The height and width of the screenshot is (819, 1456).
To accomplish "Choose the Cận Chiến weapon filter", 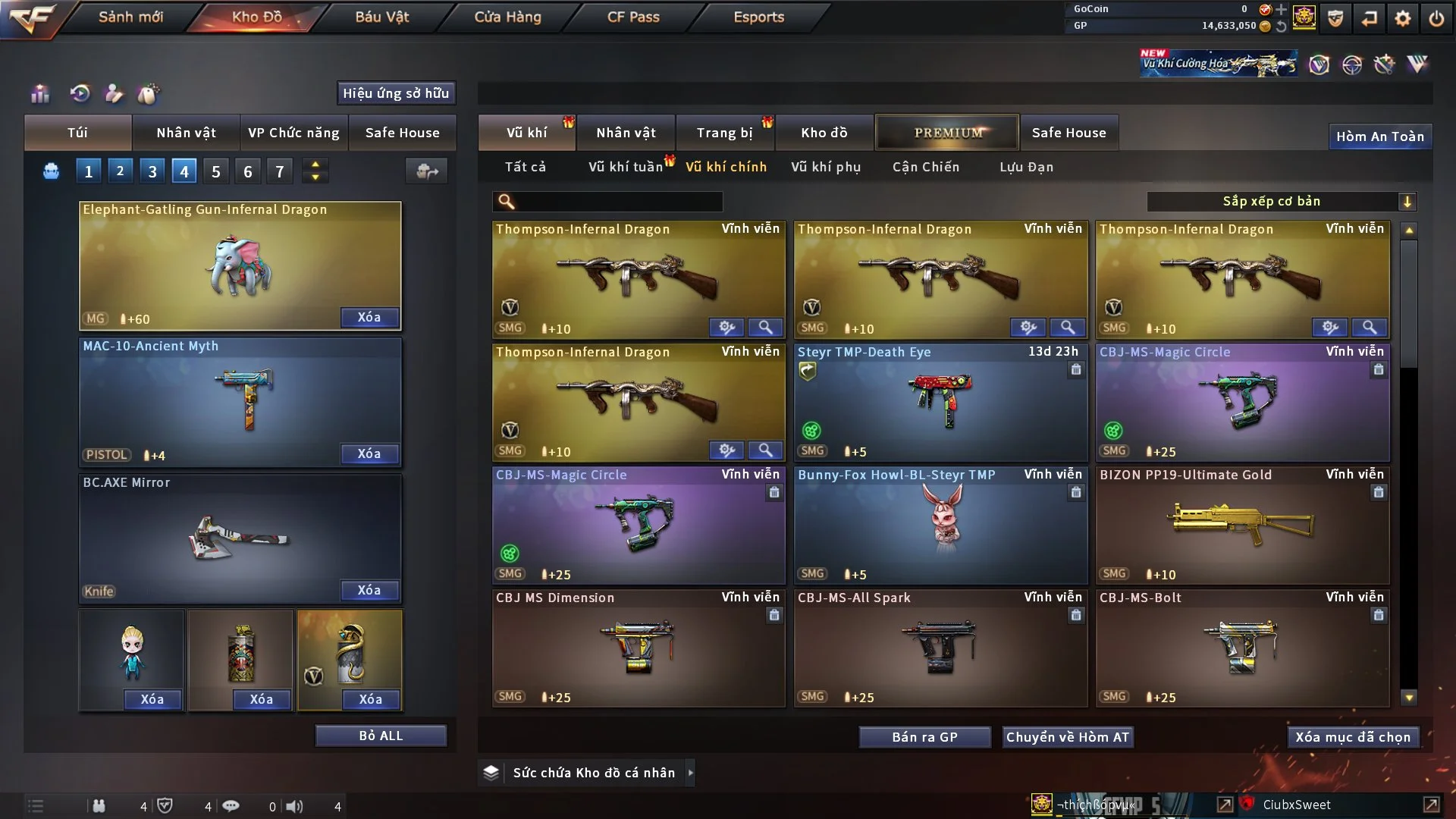I will point(925,167).
